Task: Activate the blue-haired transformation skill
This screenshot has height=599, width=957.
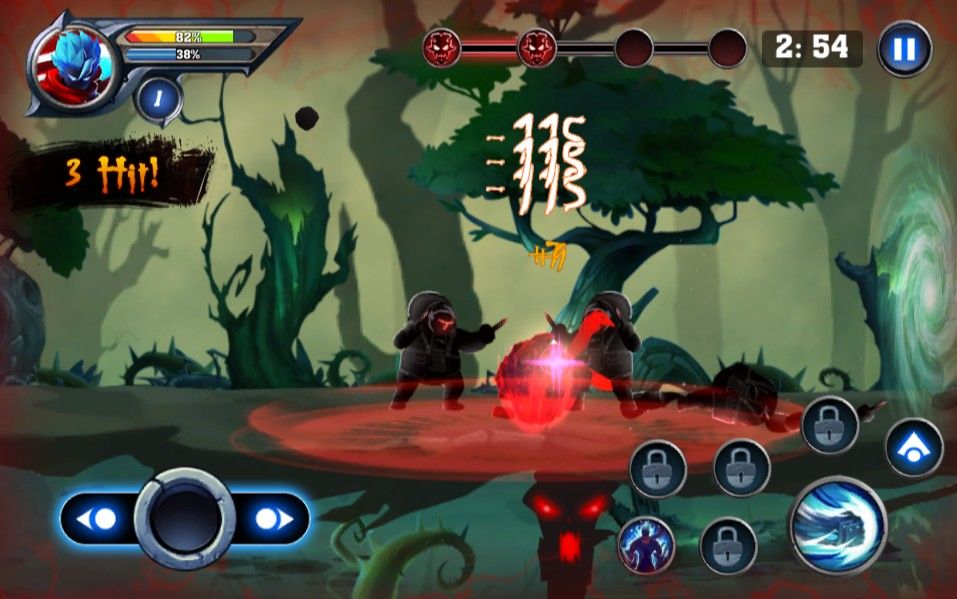Action: coord(645,546)
